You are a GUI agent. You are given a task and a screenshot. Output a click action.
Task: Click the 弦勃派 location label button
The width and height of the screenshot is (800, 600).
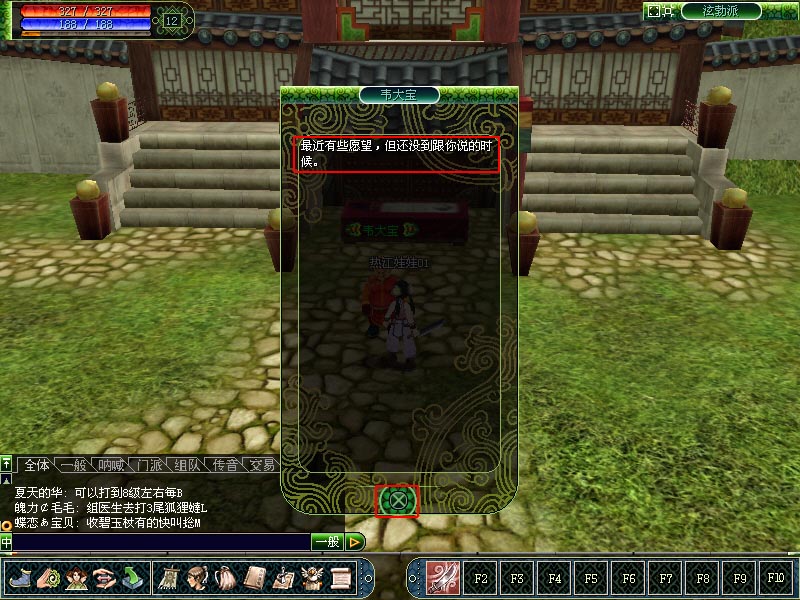click(720, 11)
